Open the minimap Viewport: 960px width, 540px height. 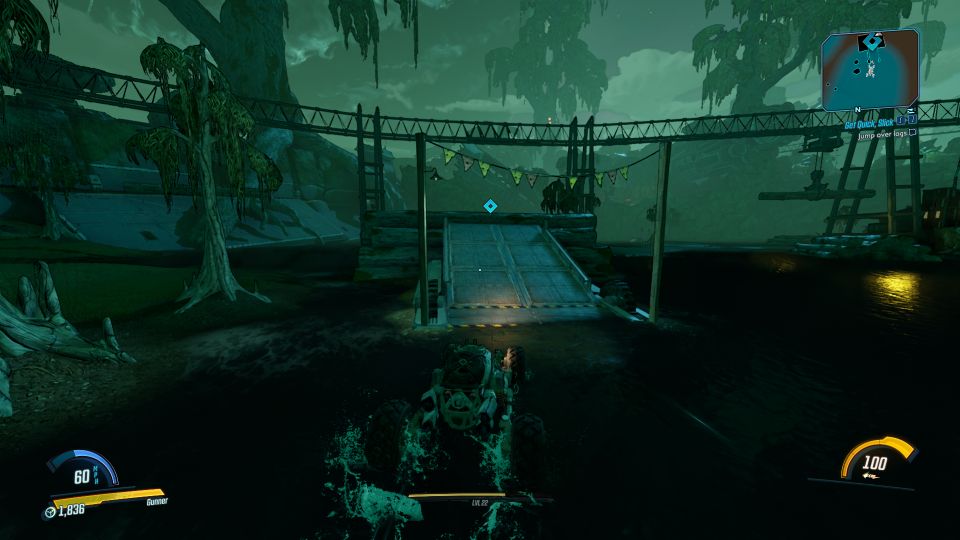870,70
